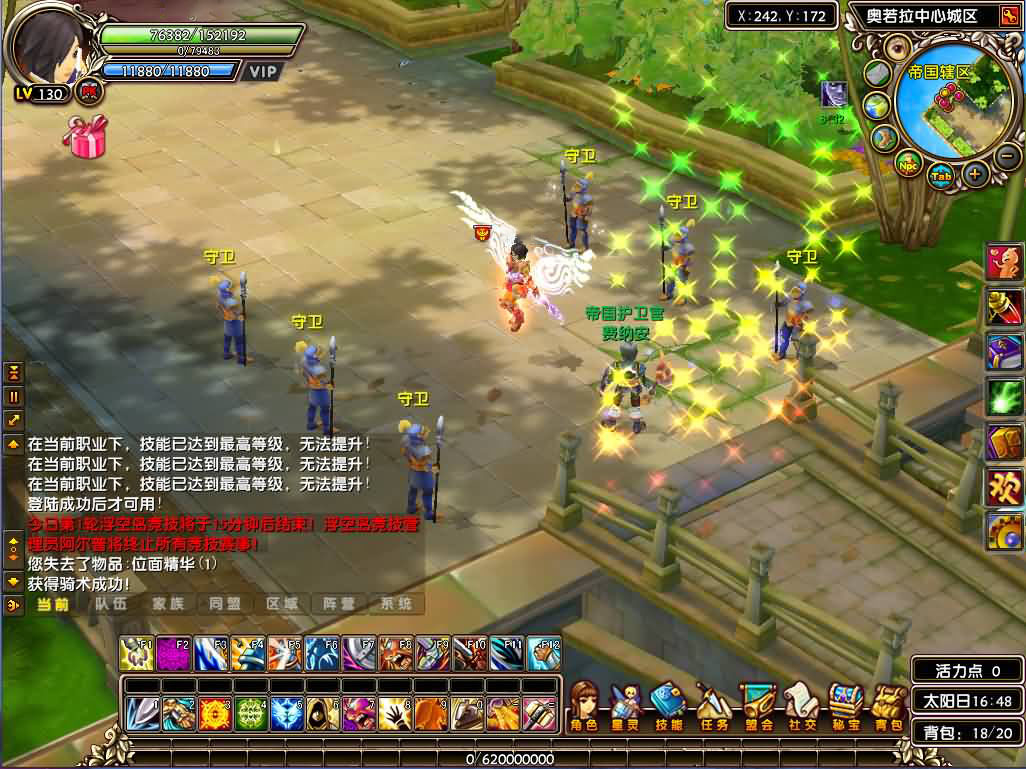This screenshot has height=769, width=1026.
Task: Open the 任务 quest menu
Action: pyautogui.click(x=712, y=704)
